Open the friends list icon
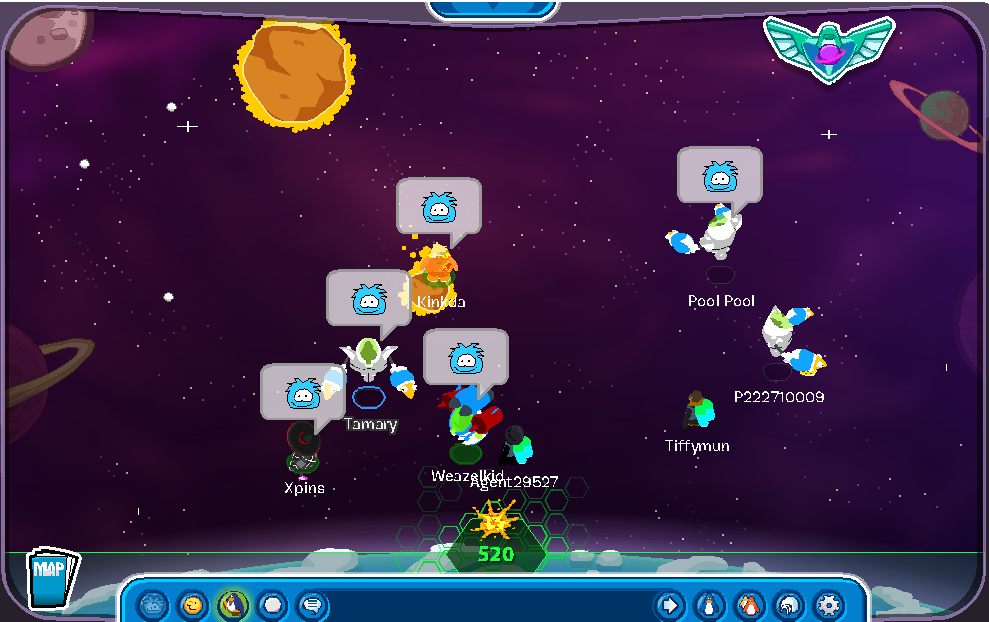 pos(749,605)
